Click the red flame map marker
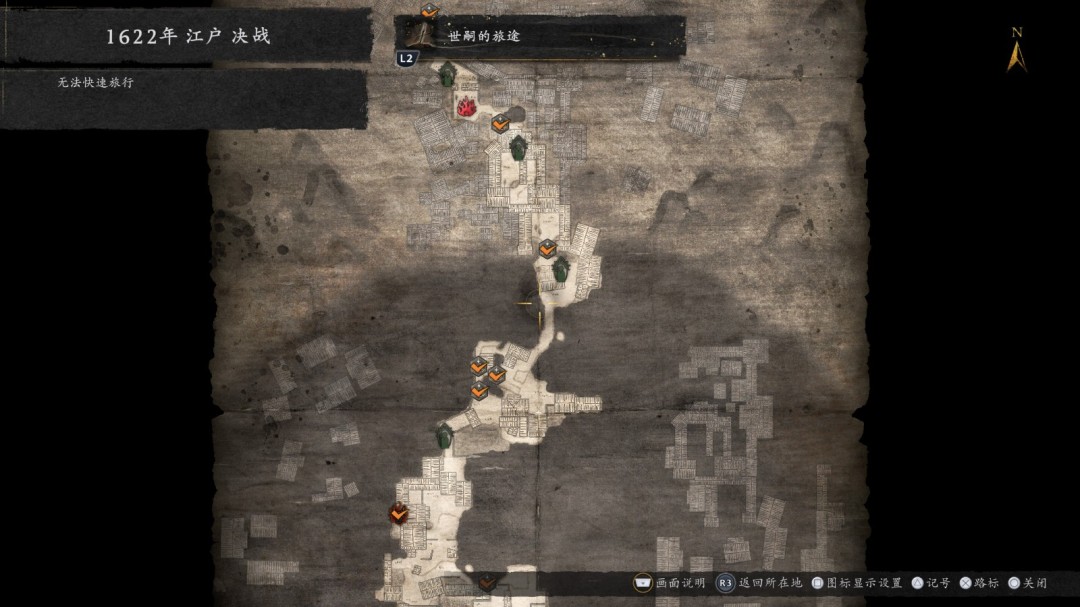The width and height of the screenshot is (1080, 607). [x=466, y=105]
